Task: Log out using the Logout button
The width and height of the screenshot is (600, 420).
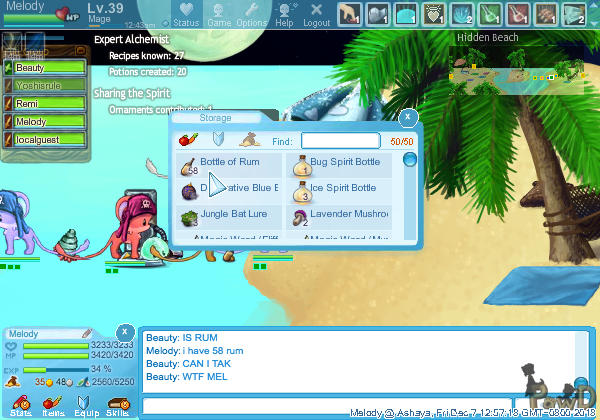Action: 316,13
